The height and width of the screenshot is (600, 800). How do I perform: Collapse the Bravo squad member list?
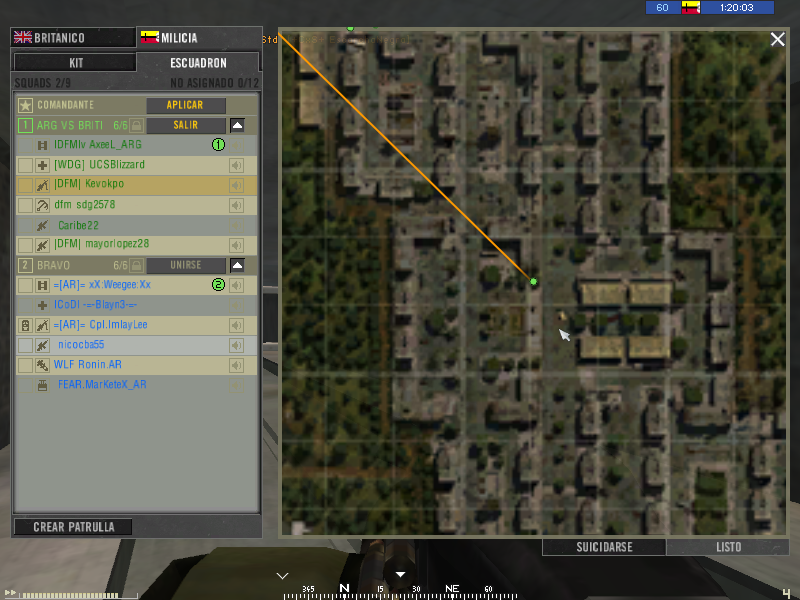(x=237, y=265)
